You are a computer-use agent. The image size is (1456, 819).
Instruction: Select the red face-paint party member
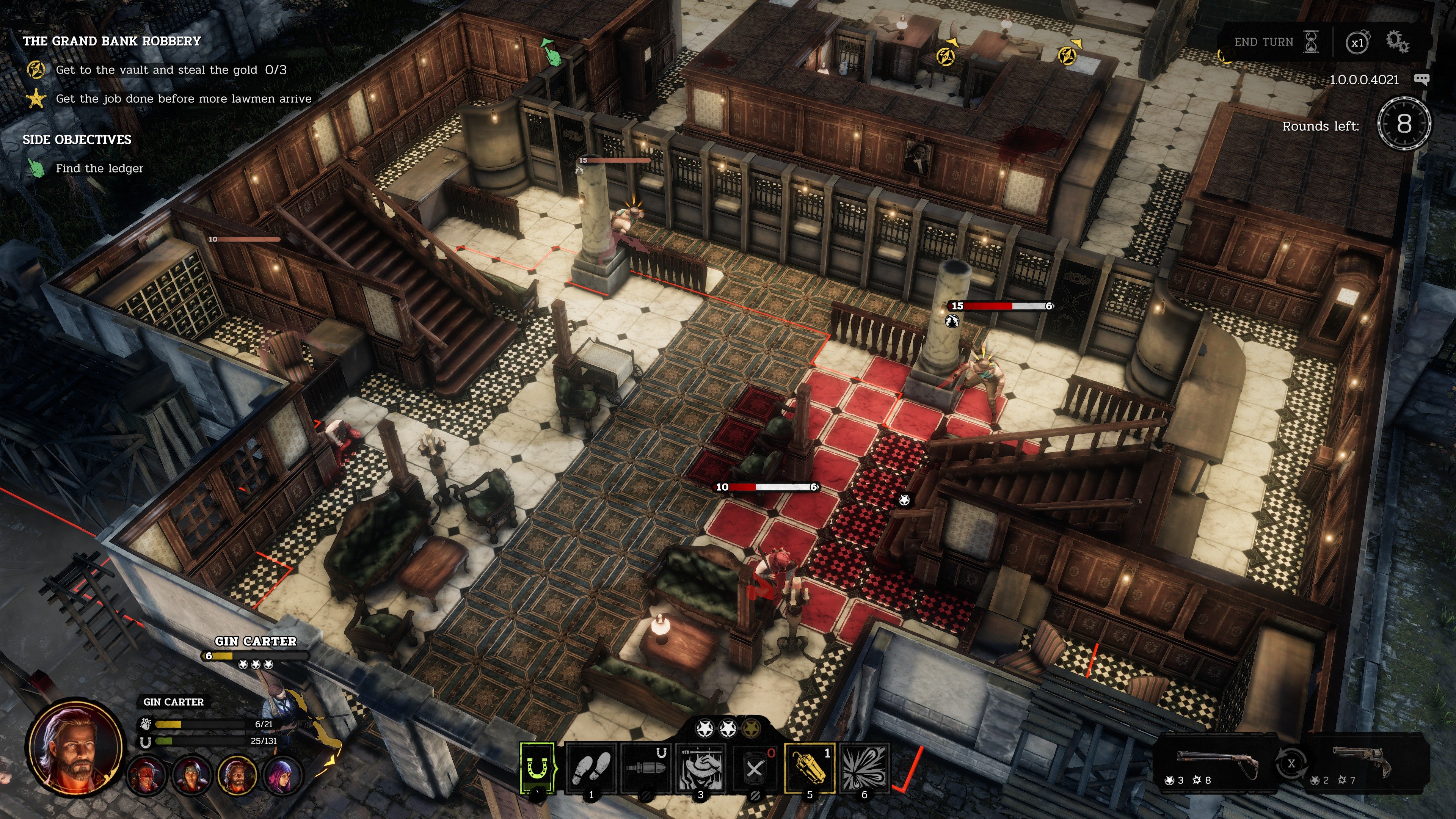coord(147,774)
